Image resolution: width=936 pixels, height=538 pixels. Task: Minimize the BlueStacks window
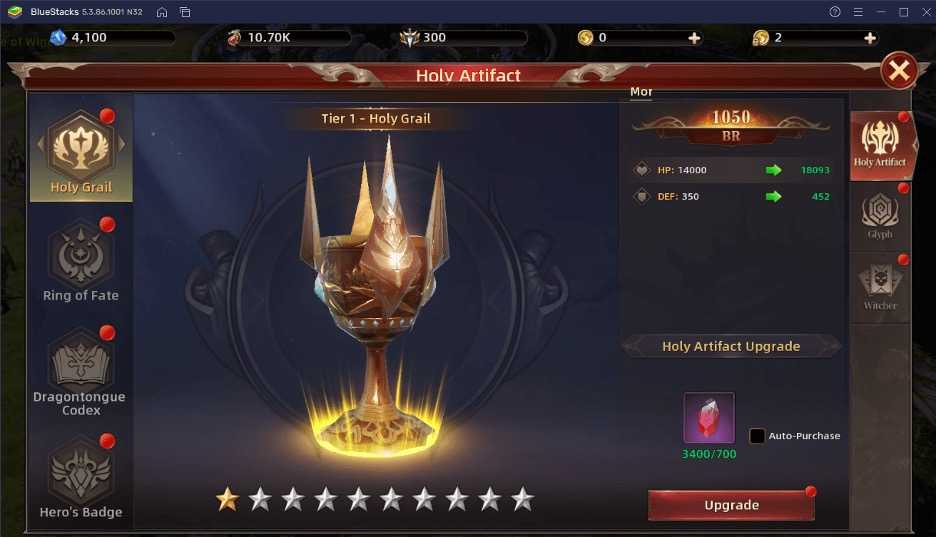coord(881,12)
